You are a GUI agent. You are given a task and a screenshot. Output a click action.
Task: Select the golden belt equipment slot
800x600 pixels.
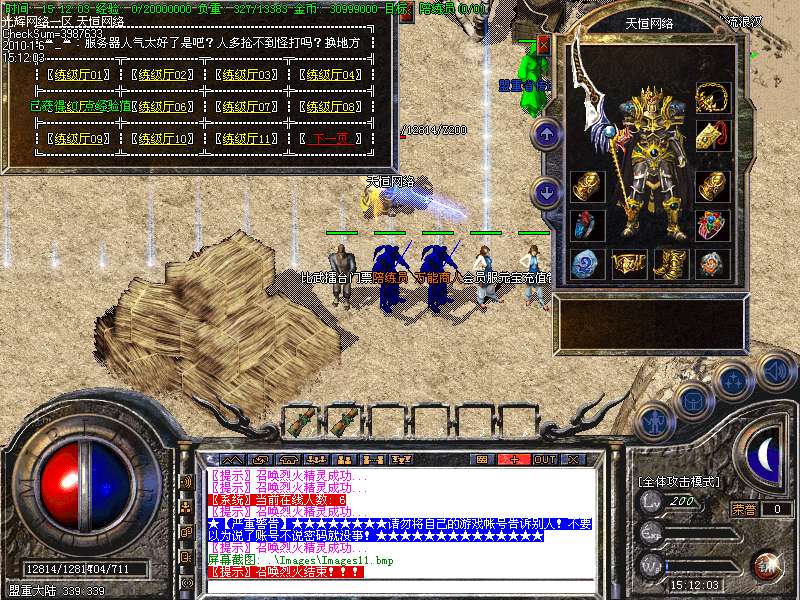[x=629, y=263]
